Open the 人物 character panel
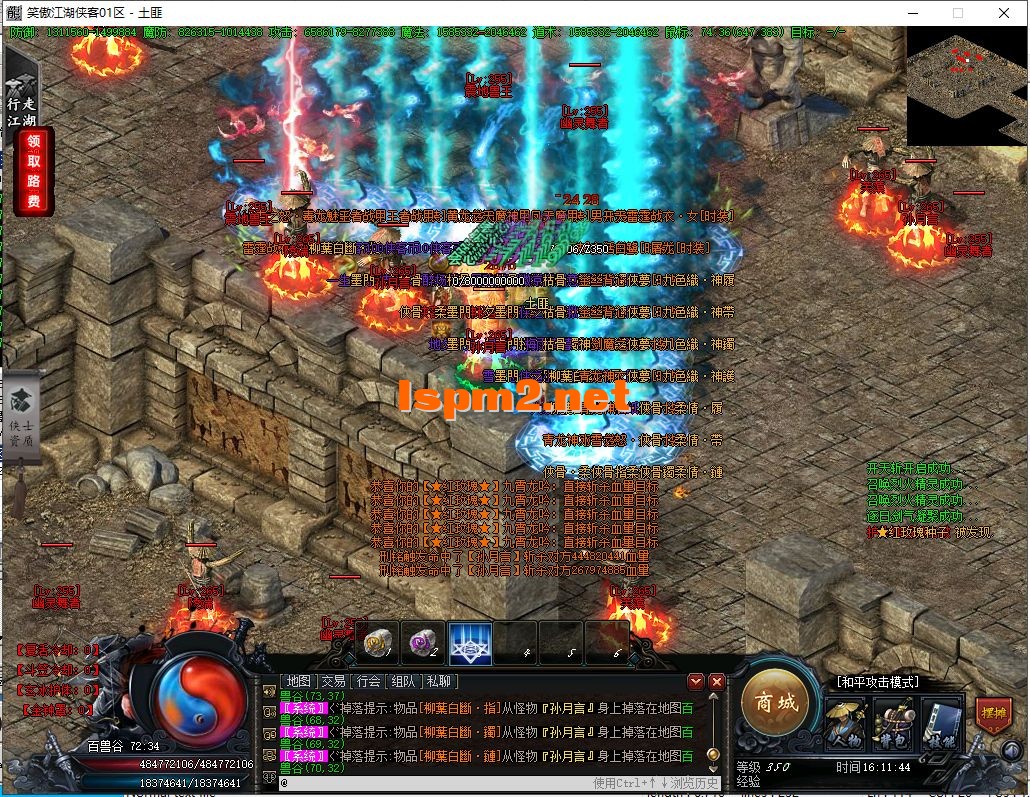 pyautogui.click(x=845, y=725)
